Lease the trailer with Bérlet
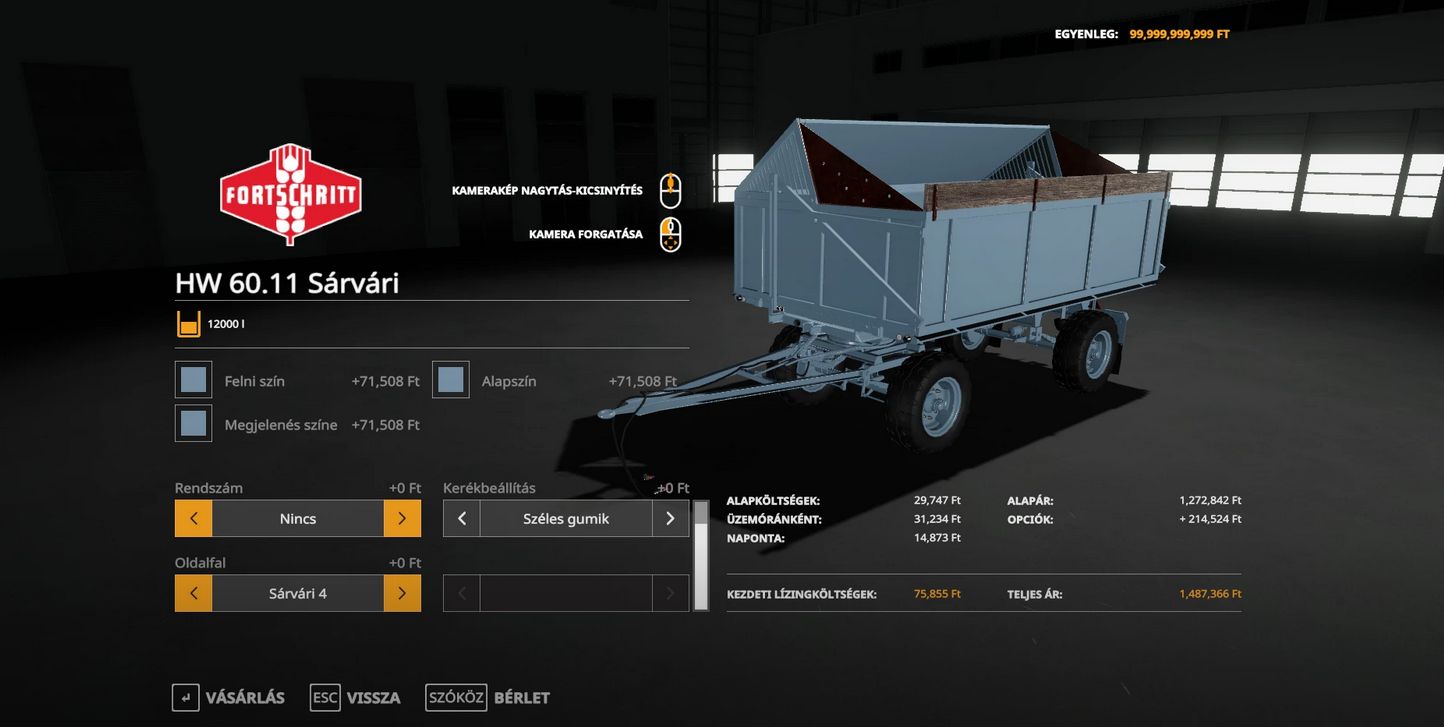The width and height of the screenshot is (1444, 727). tap(488, 697)
